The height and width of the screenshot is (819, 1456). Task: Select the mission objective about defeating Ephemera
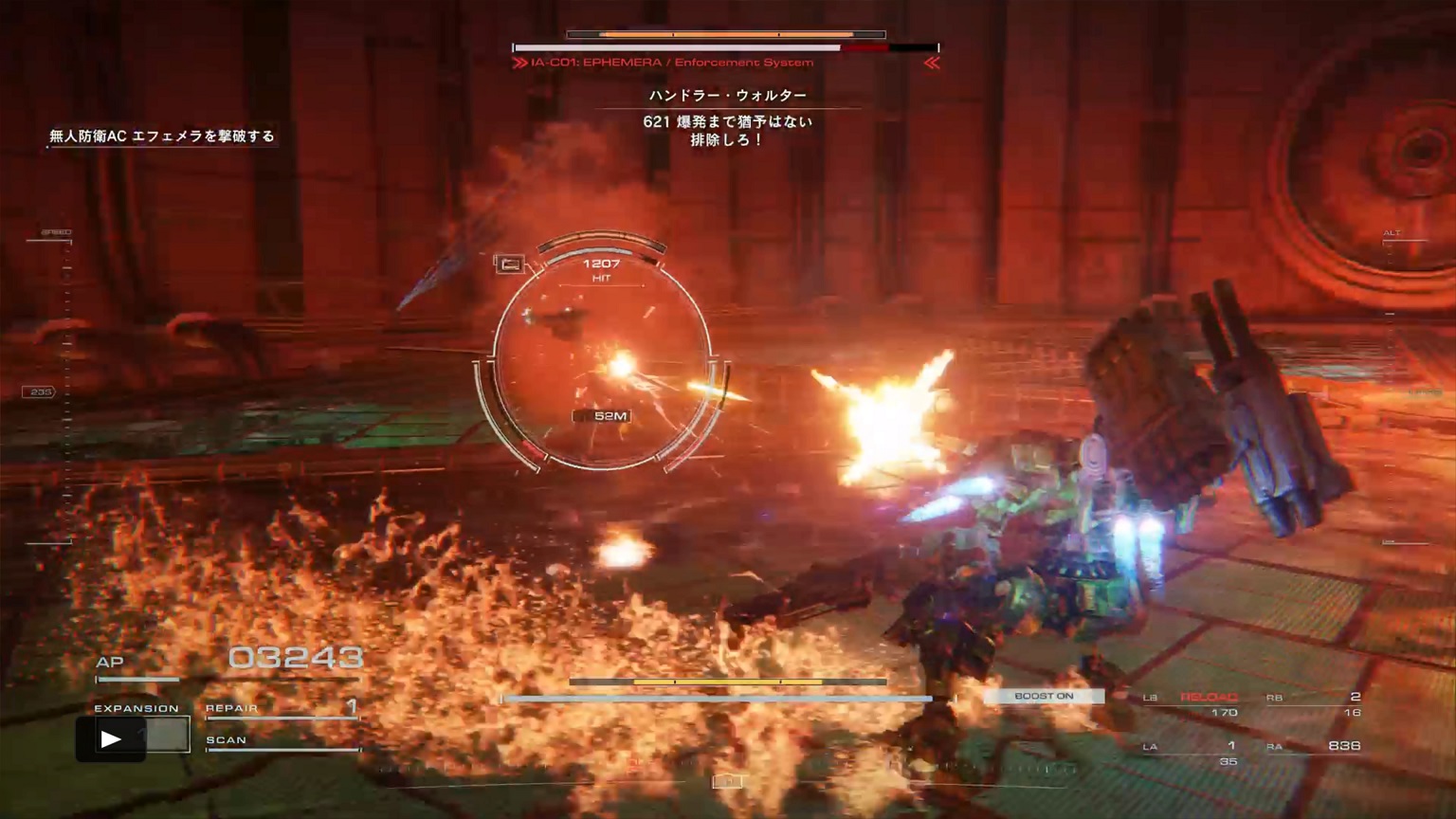click(x=162, y=136)
